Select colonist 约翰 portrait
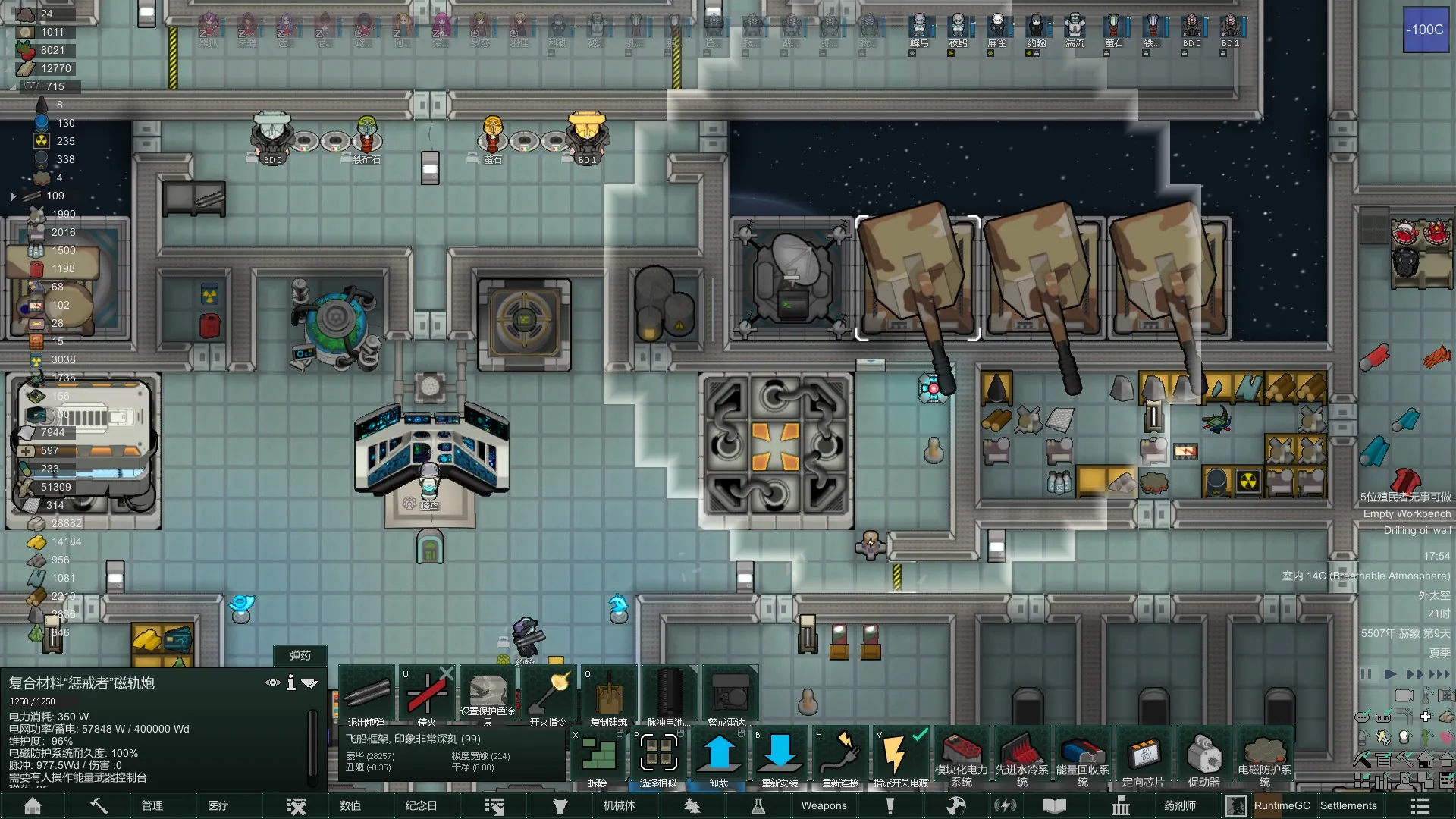1456x819 pixels. 1036,28
